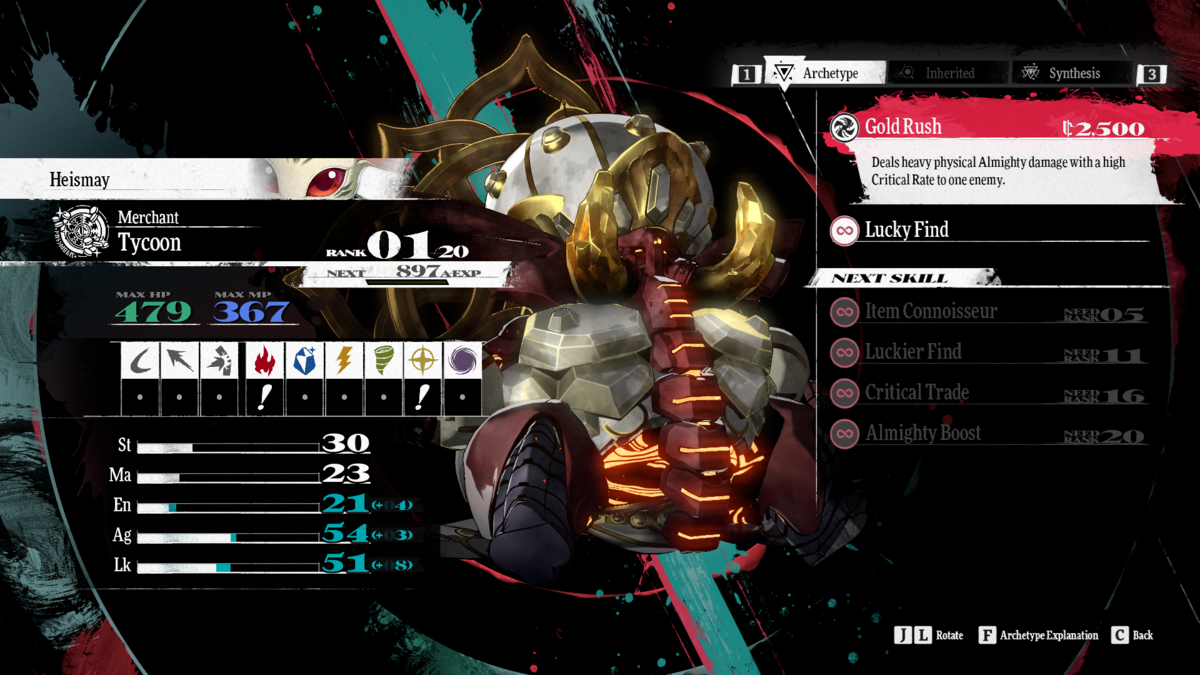Open the Archetype Explanation

pyautogui.click(x=1038, y=635)
